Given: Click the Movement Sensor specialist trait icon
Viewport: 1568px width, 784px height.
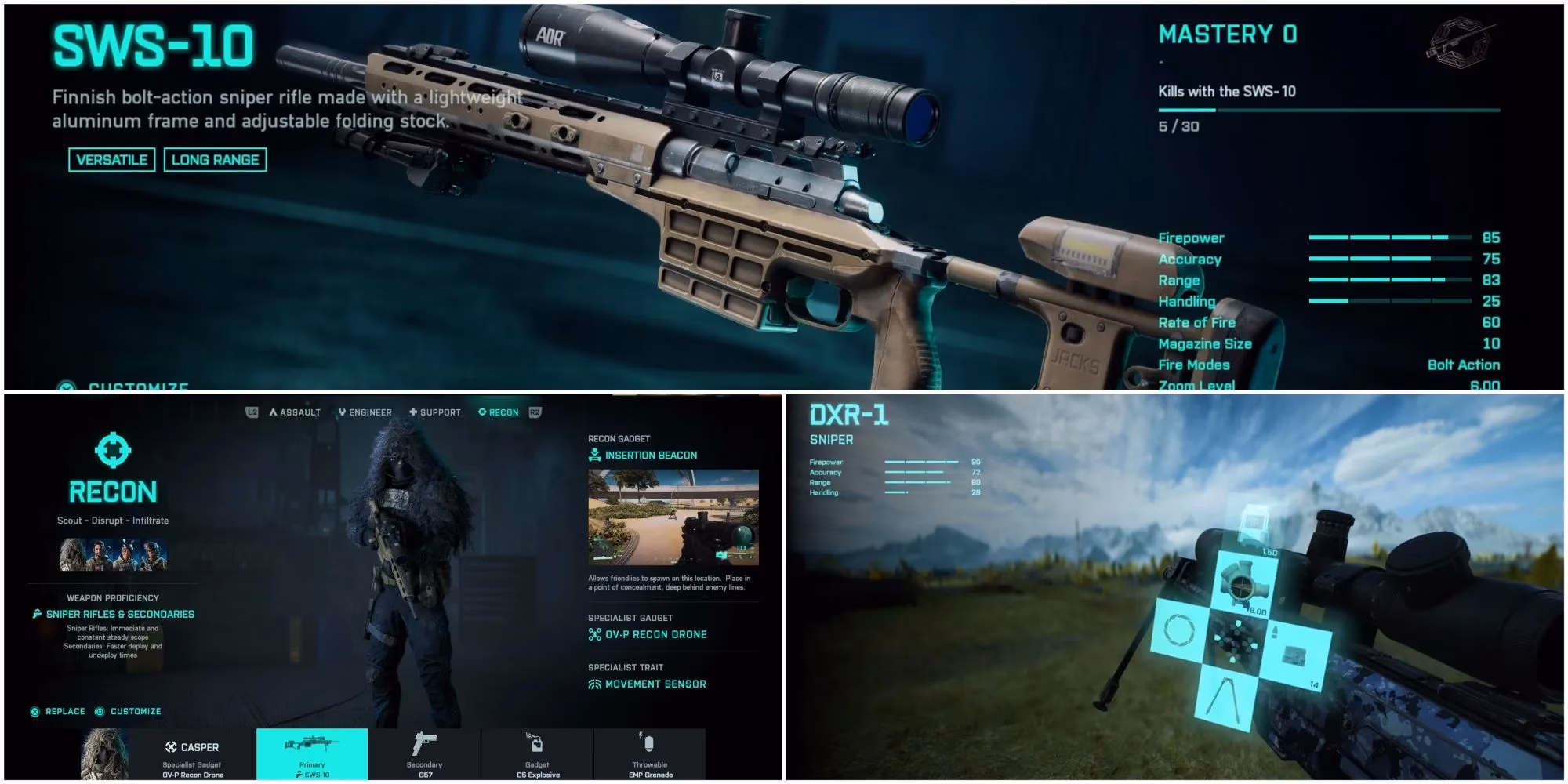Looking at the screenshot, I should coord(593,683).
